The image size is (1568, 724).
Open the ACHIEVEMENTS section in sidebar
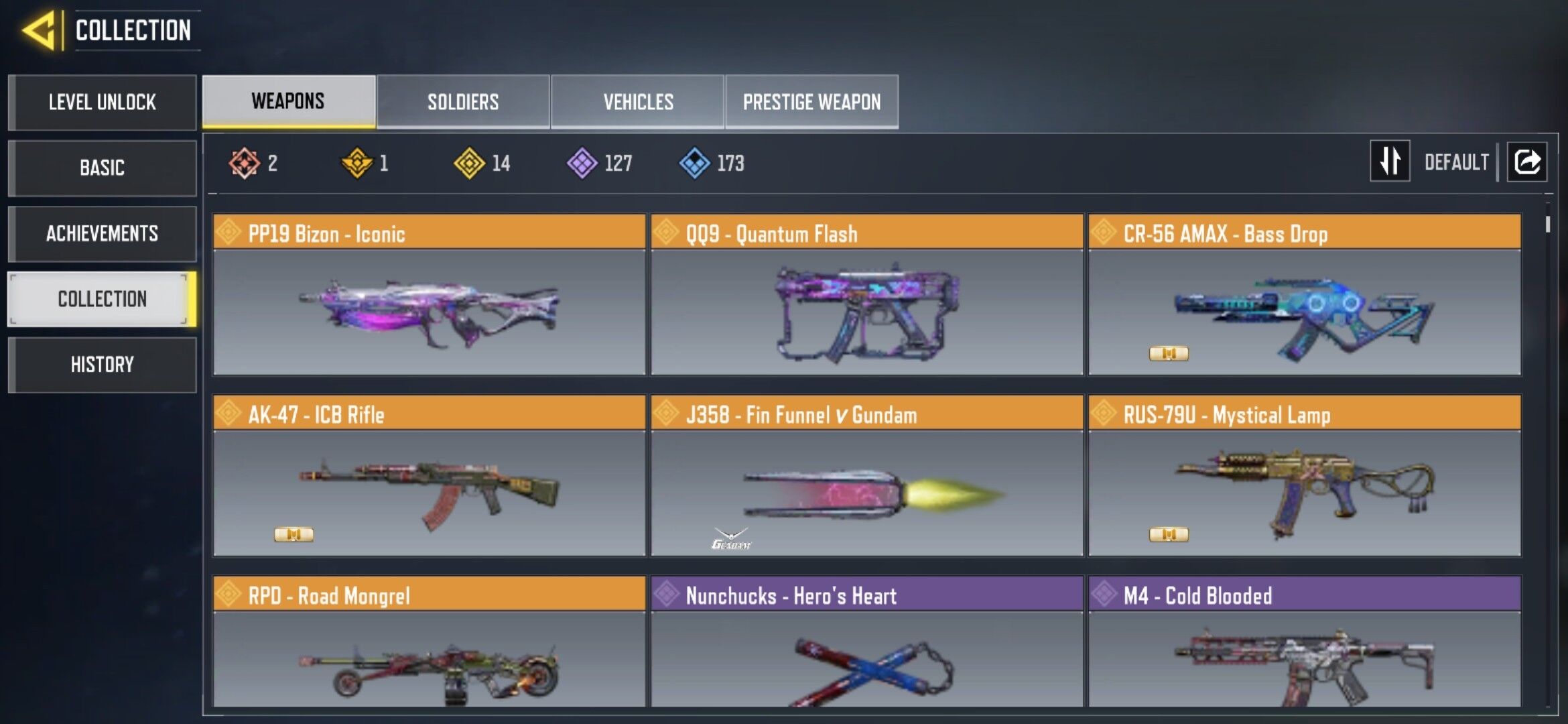click(102, 233)
